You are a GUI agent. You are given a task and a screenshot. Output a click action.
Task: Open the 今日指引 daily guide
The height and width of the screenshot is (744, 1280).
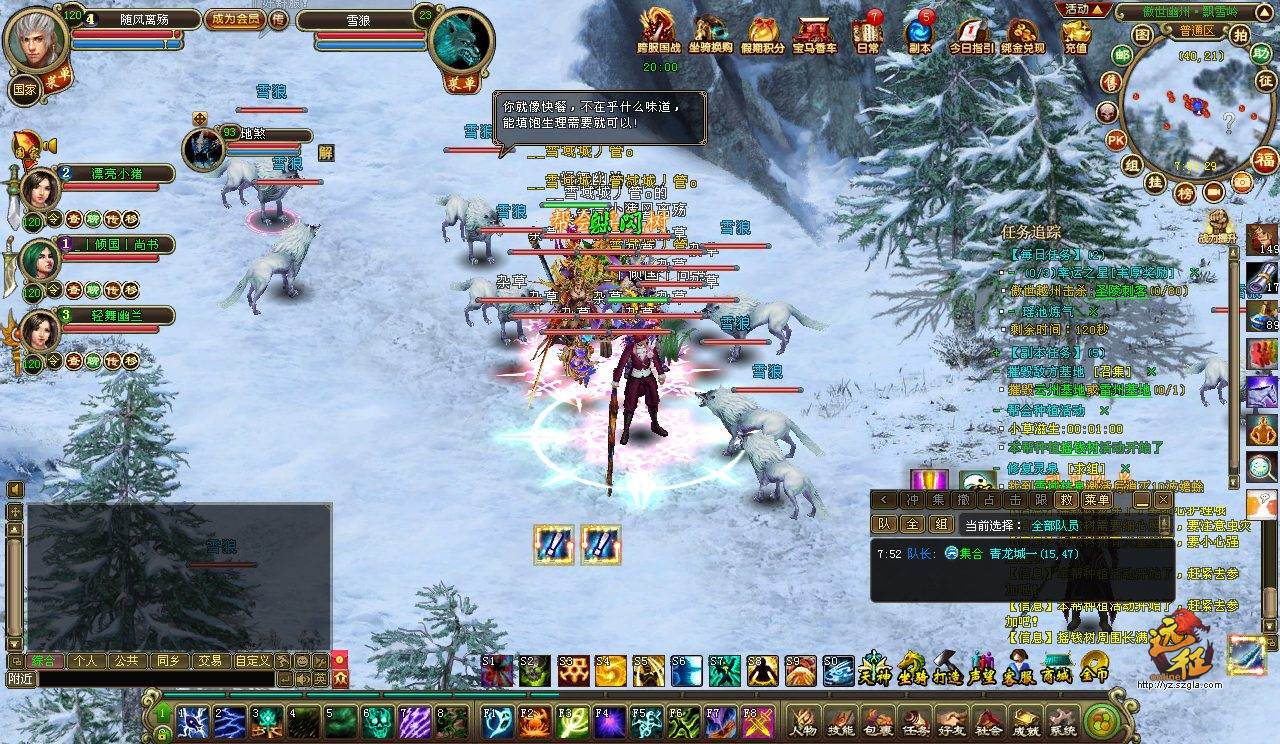click(x=971, y=33)
